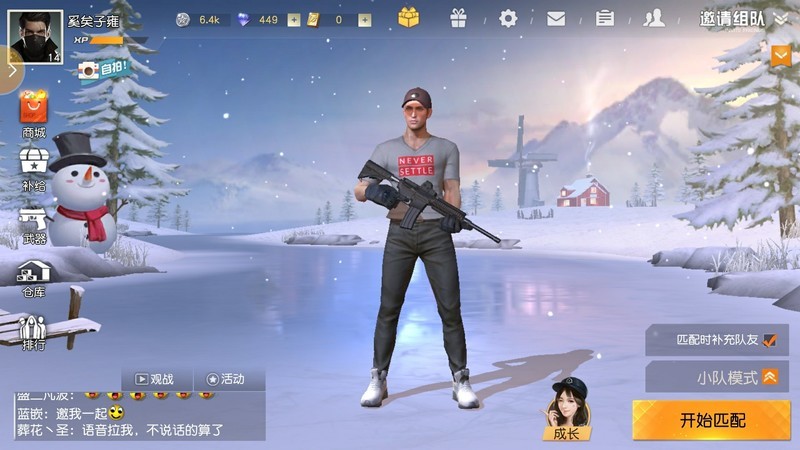The width and height of the screenshot is (800, 450).
Task: Open the yellow treasure chest rewards
Action: (x=409, y=18)
